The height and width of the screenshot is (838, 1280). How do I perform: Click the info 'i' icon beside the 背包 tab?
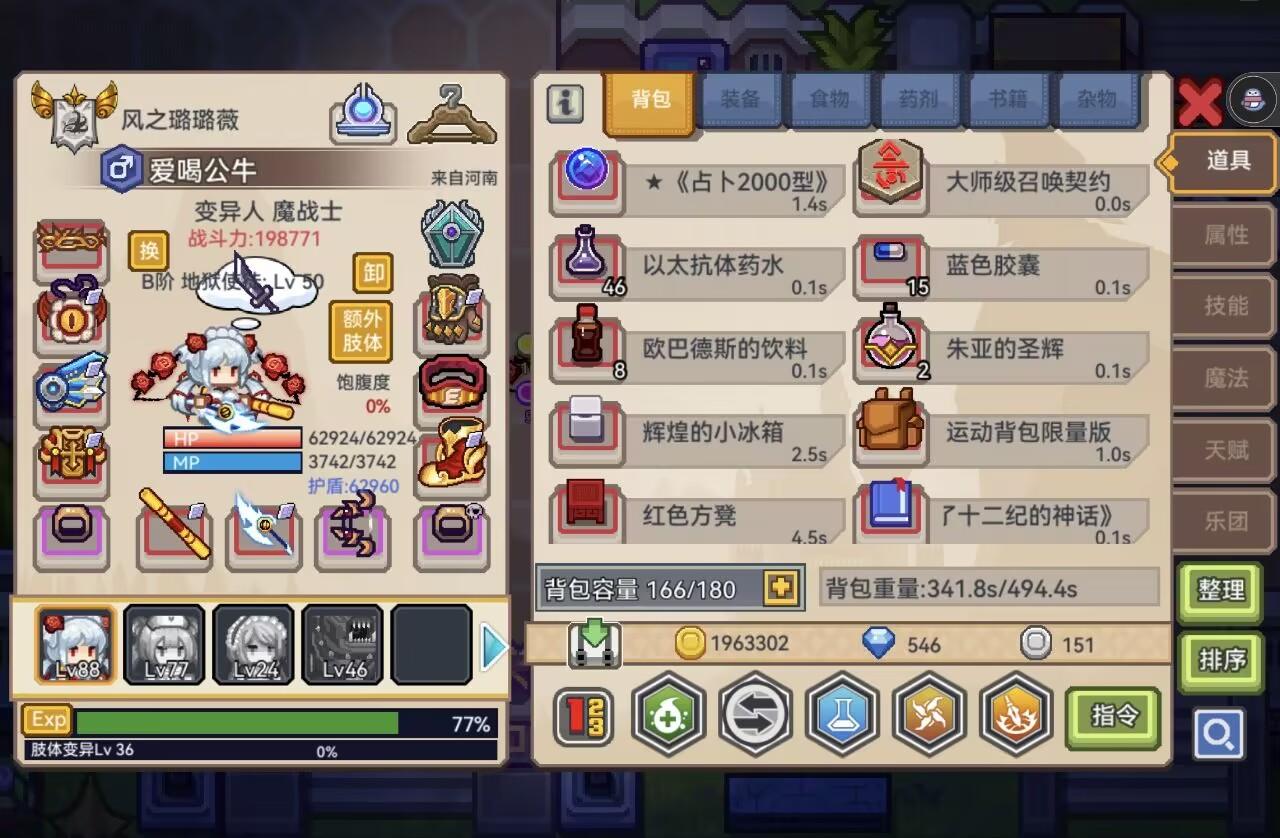[x=563, y=103]
